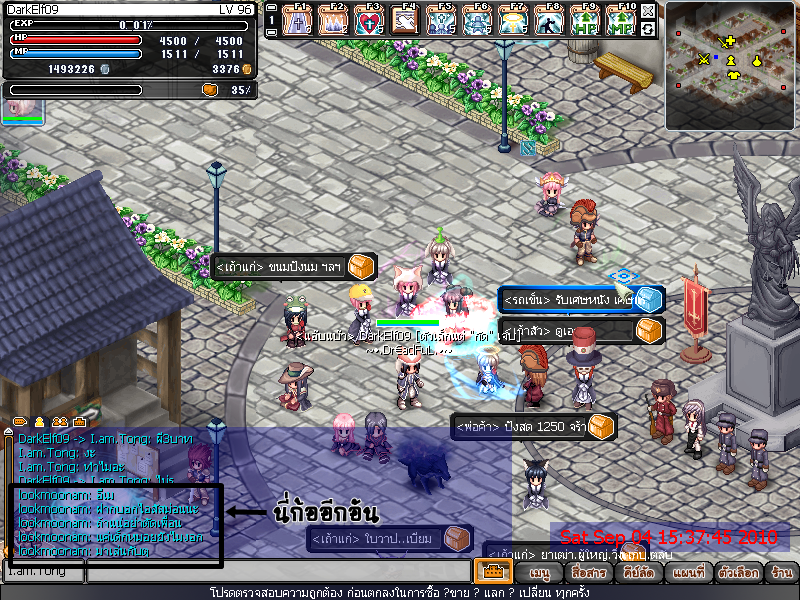Open the ปังสด 1250 merchant shop sign
The width and height of the screenshot is (800, 600).
point(532,427)
